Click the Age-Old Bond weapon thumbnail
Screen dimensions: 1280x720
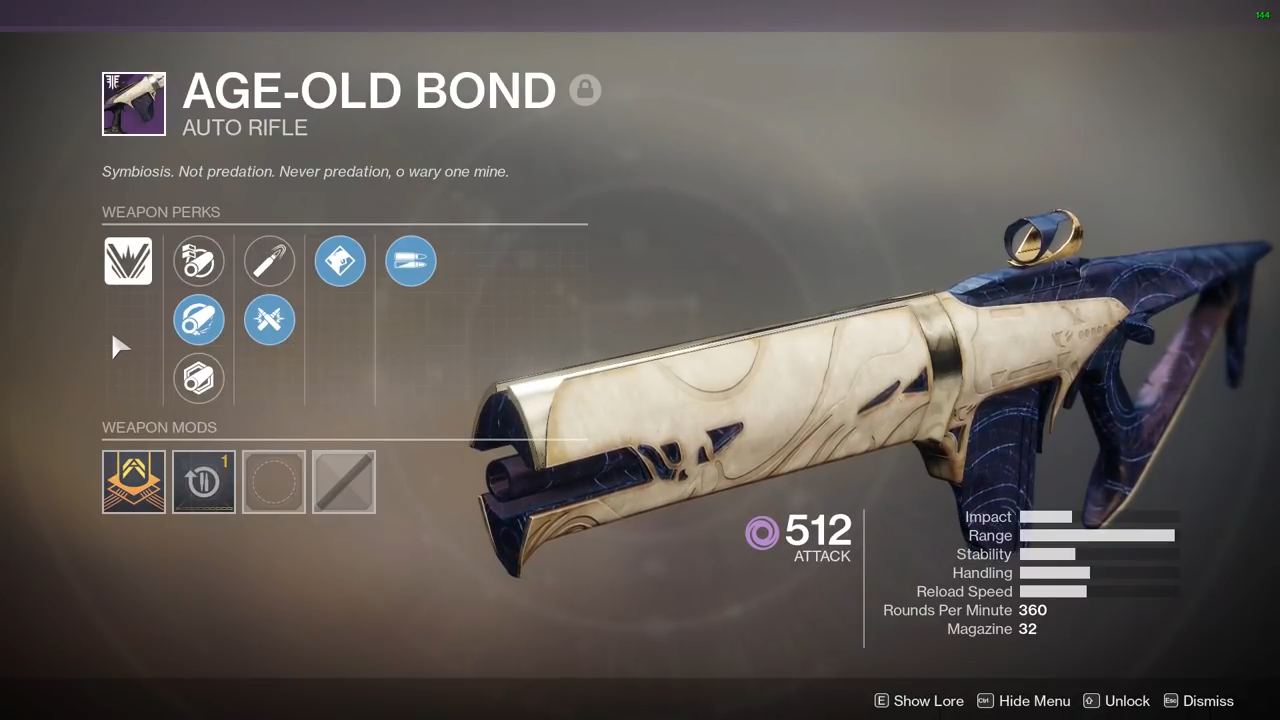[x=134, y=104]
